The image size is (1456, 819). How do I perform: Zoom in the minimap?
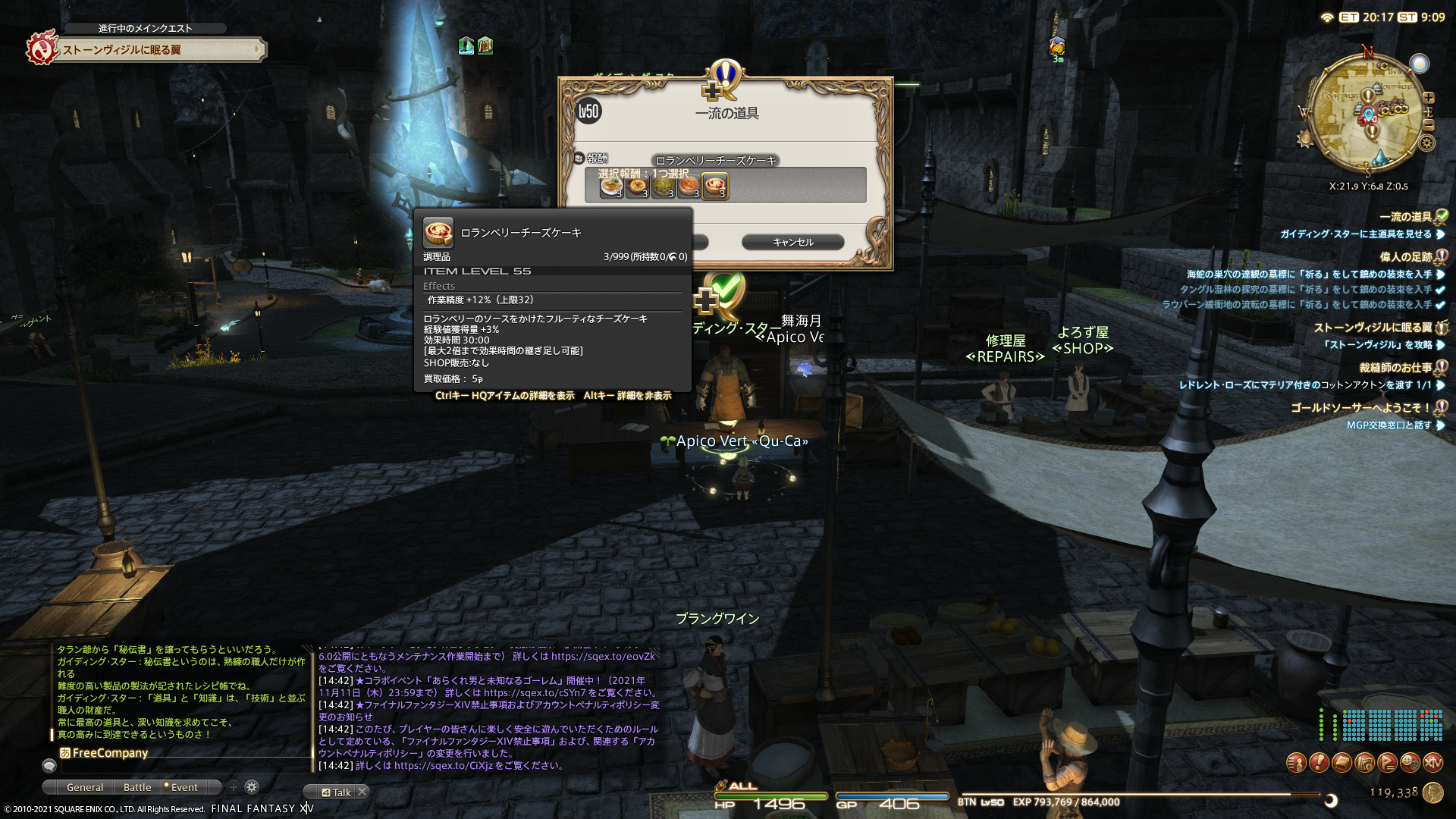[1429, 98]
